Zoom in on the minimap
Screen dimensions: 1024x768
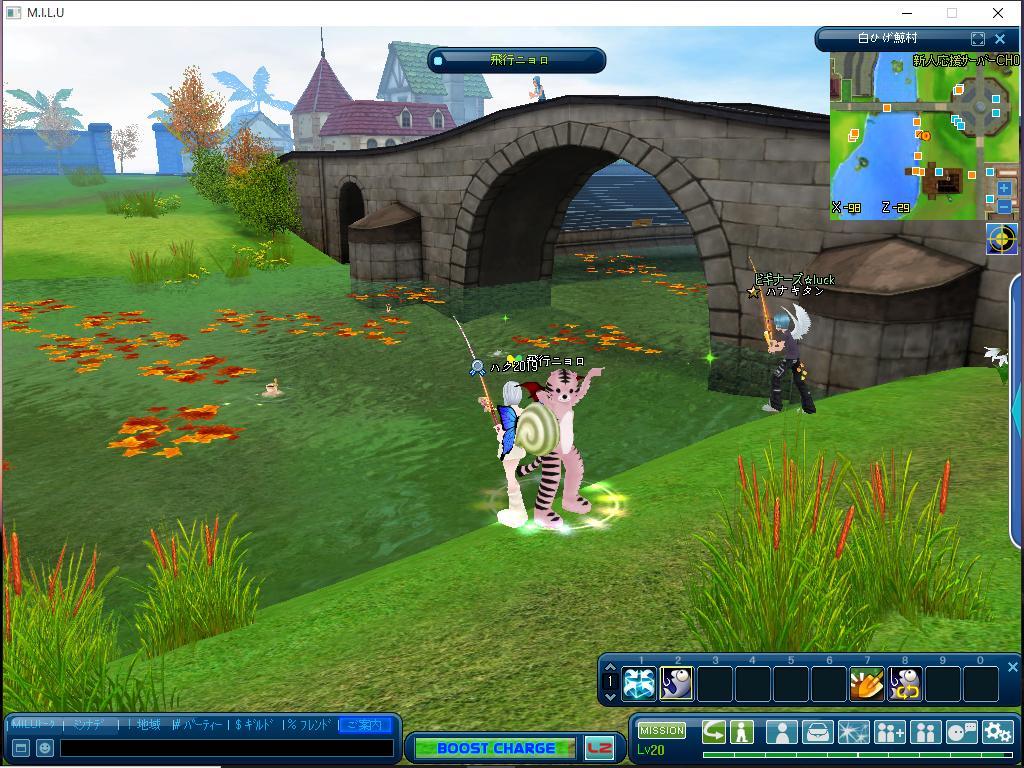(x=1004, y=188)
